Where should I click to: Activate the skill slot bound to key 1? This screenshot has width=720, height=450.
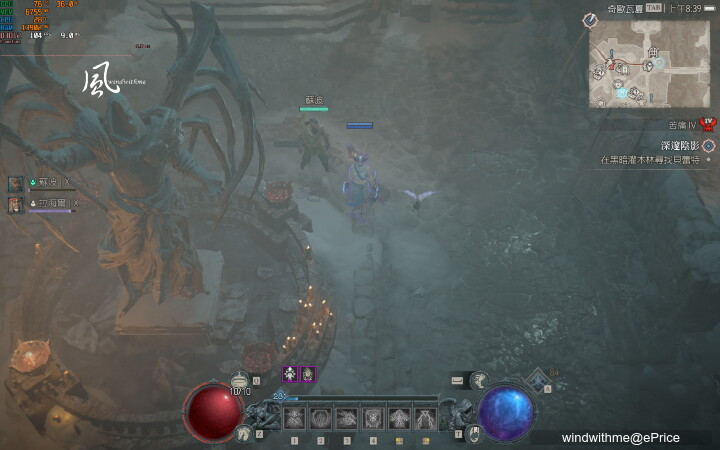[295, 418]
